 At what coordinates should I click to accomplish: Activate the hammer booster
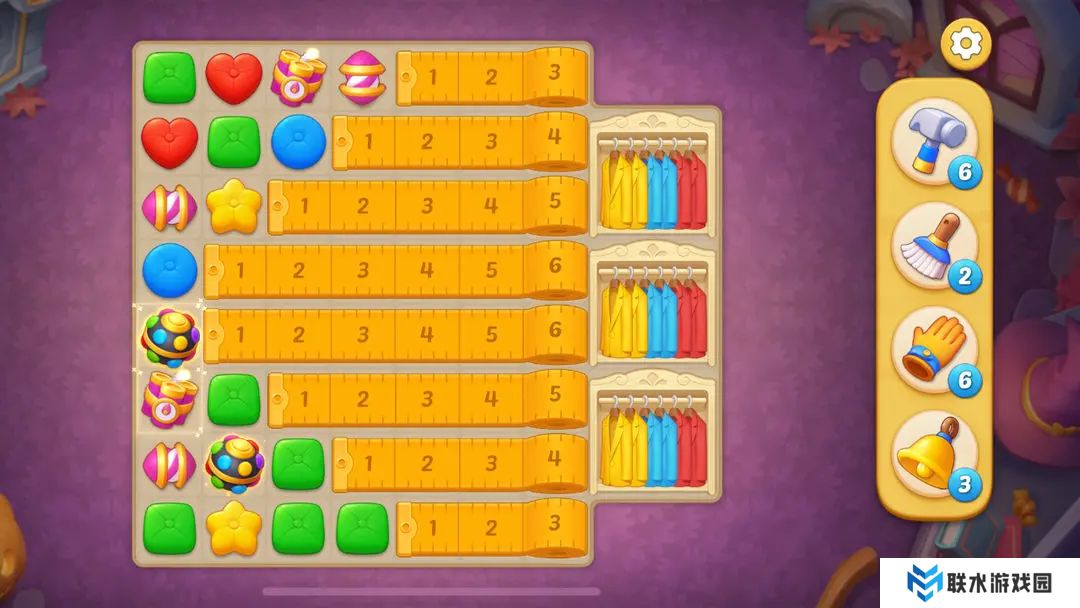933,139
